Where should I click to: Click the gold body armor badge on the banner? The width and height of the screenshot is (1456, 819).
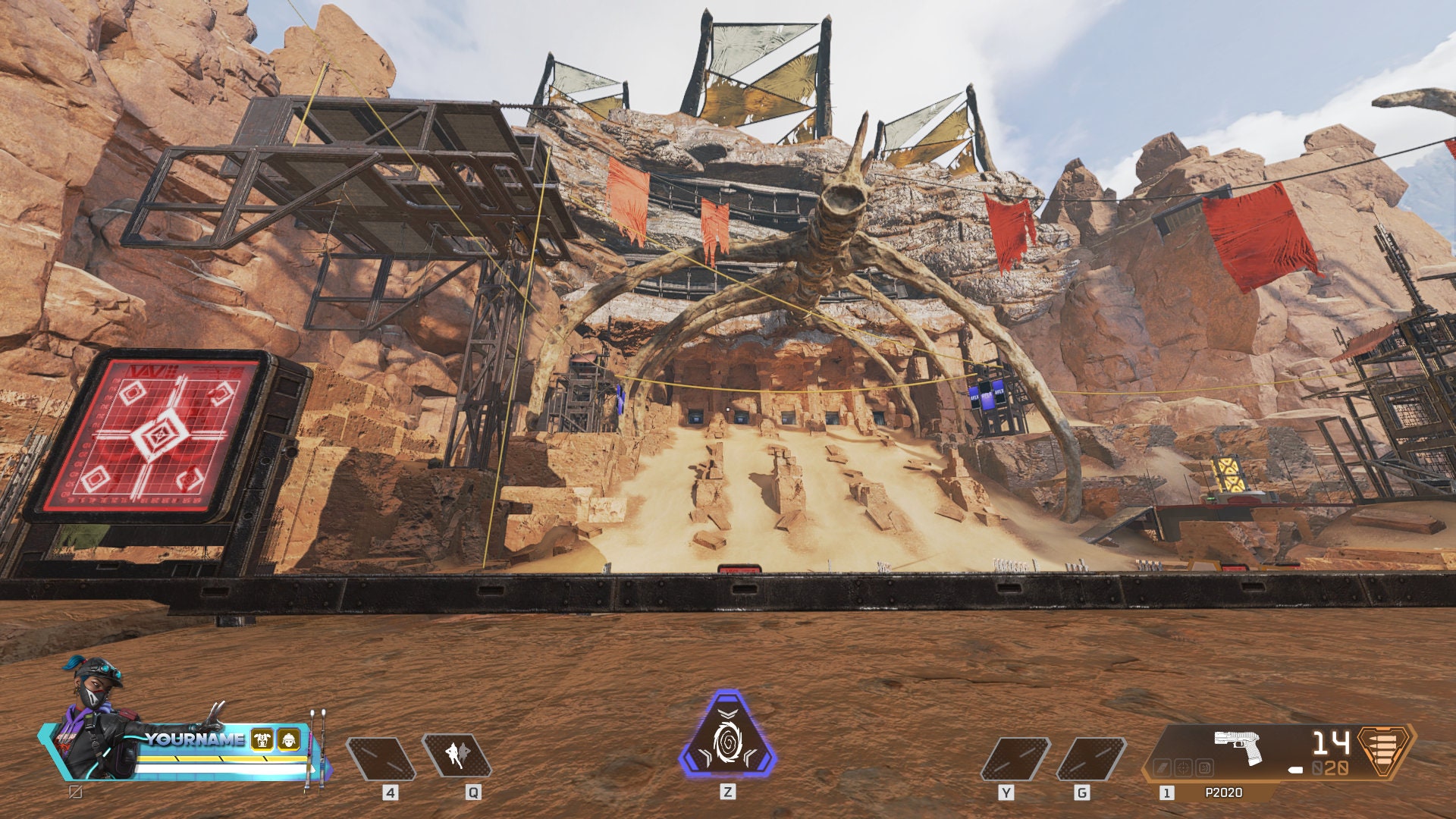click(x=261, y=739)
